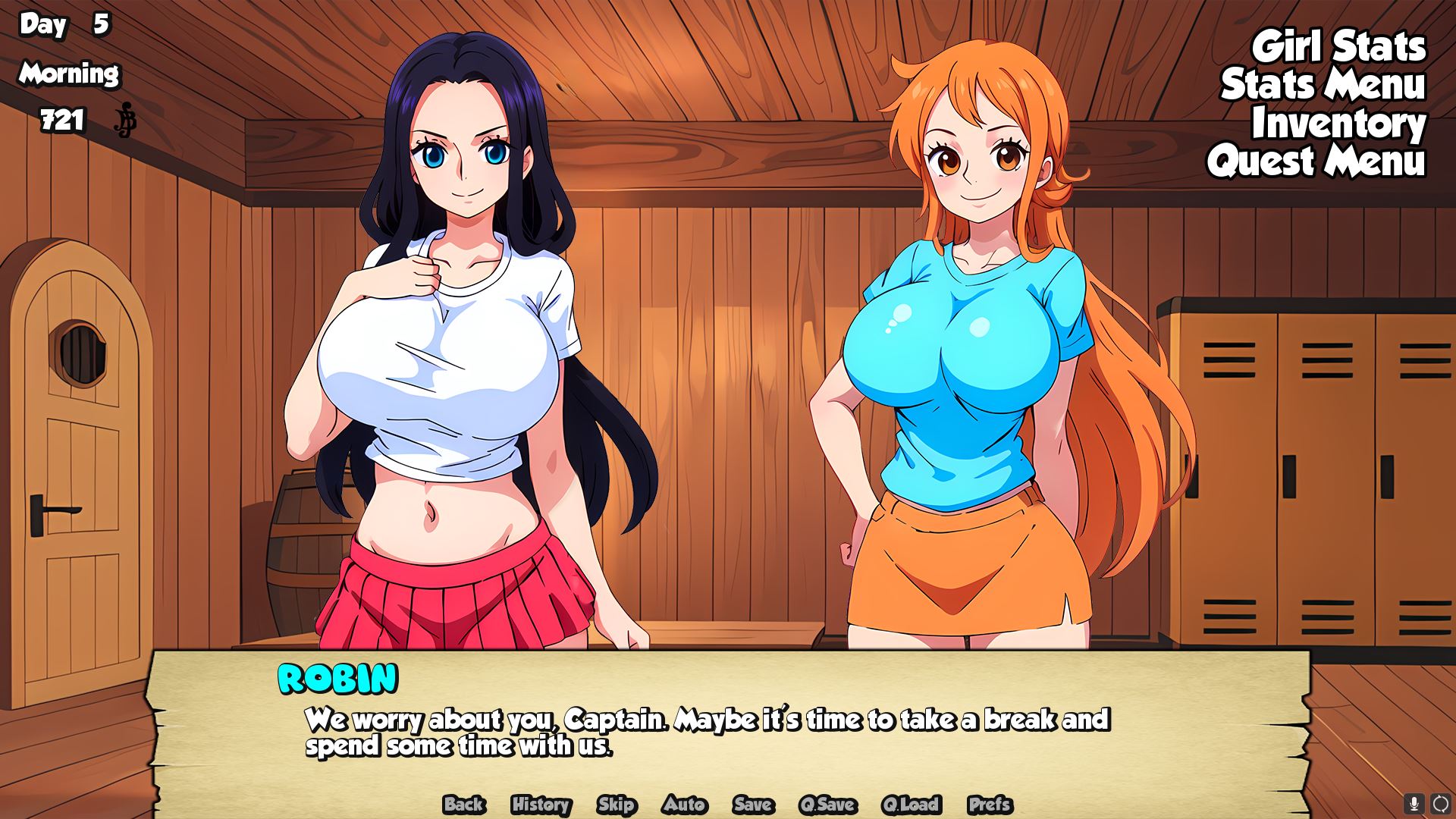Image resolution: width=1456 pixels, height=819 pixels.
Task: Quick save with Q.Save
Action: [827, 805]
